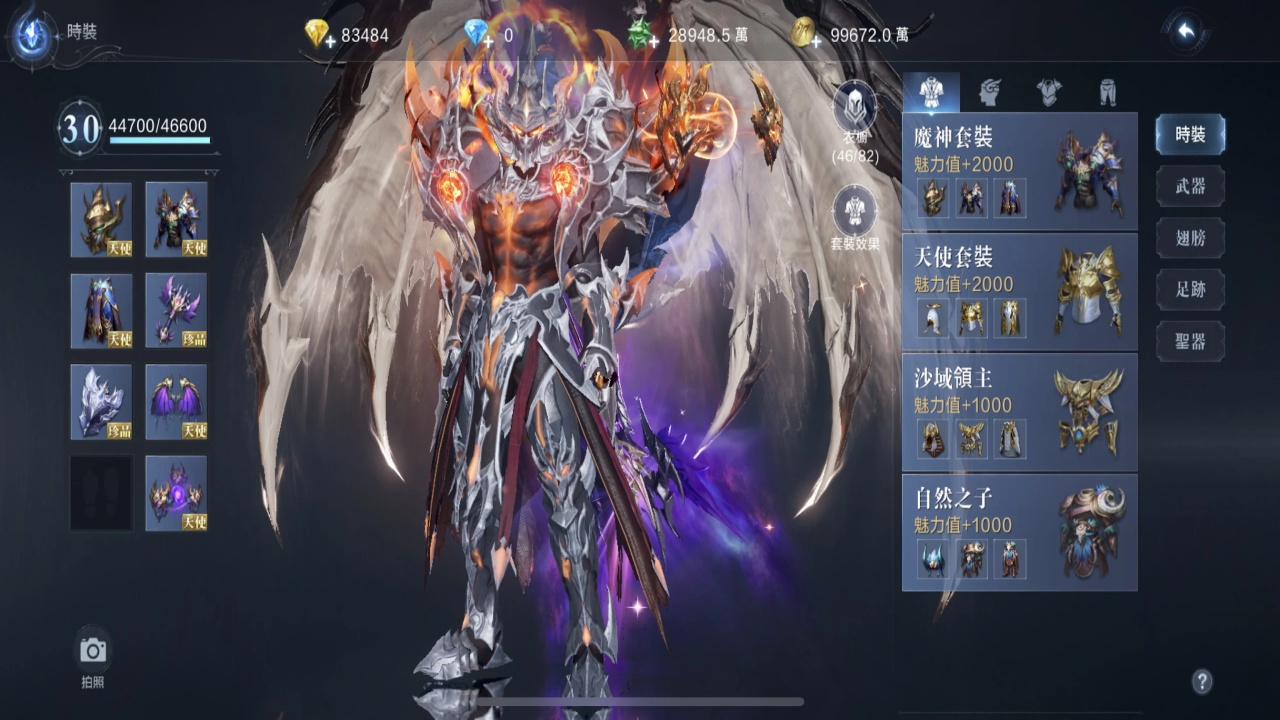Open the question mark help
The image size is (1280, 720).
pyautogui.click(x=1202, y=682)
